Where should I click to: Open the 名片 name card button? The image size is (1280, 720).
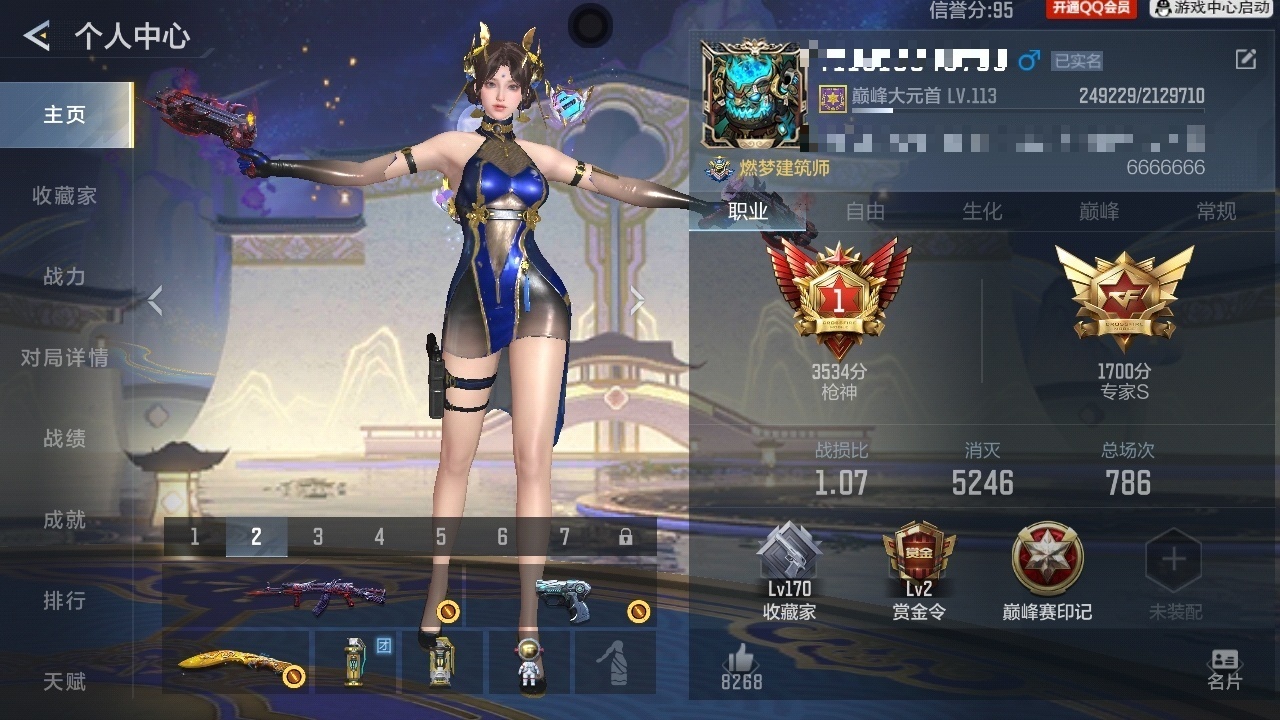point(1224,668)
